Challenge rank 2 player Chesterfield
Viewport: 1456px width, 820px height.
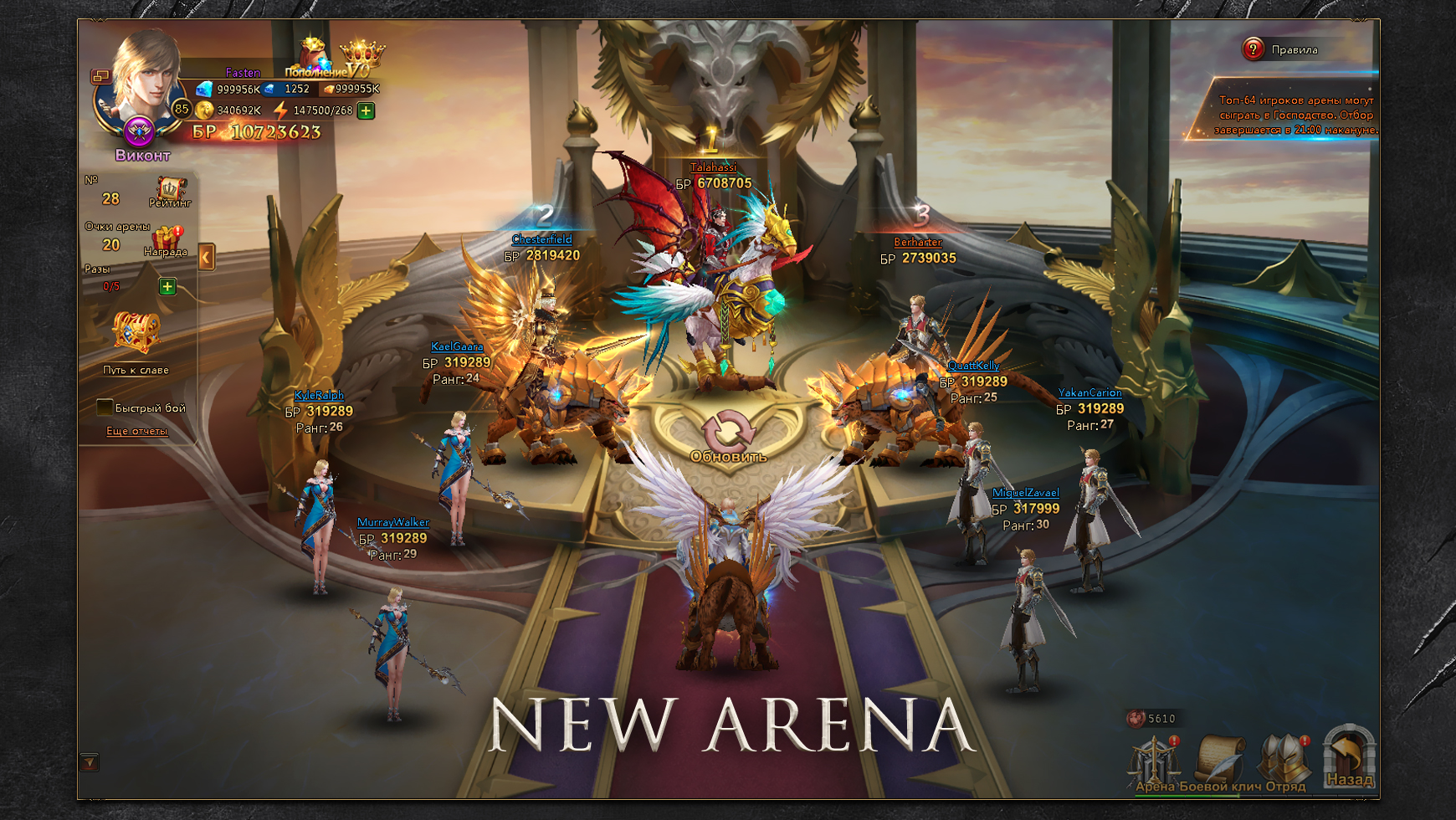(x=541, y=239)
